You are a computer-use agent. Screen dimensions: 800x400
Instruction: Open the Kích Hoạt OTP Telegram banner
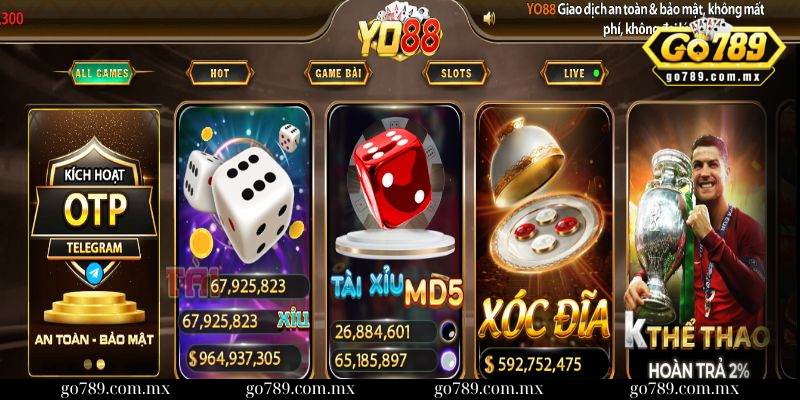click(x=93, y=242)
